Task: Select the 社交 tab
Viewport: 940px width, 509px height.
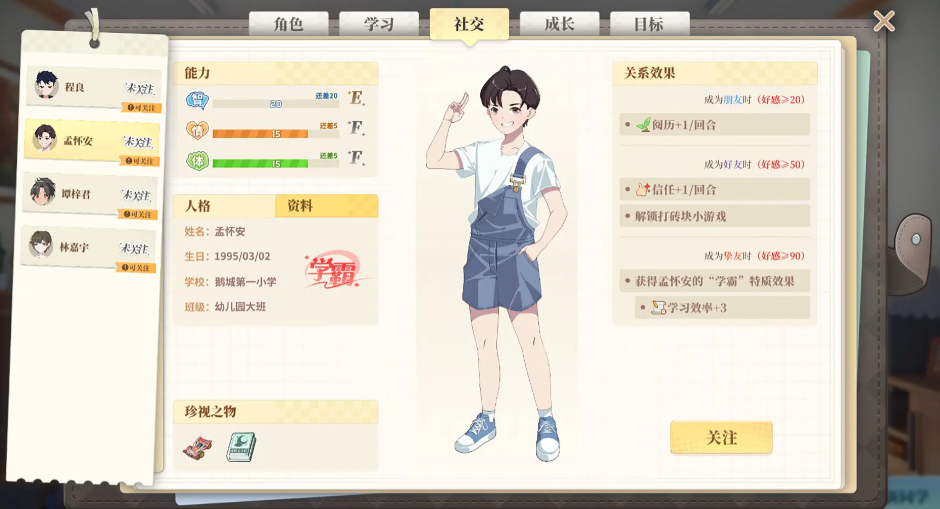Action: click(469, 24)
